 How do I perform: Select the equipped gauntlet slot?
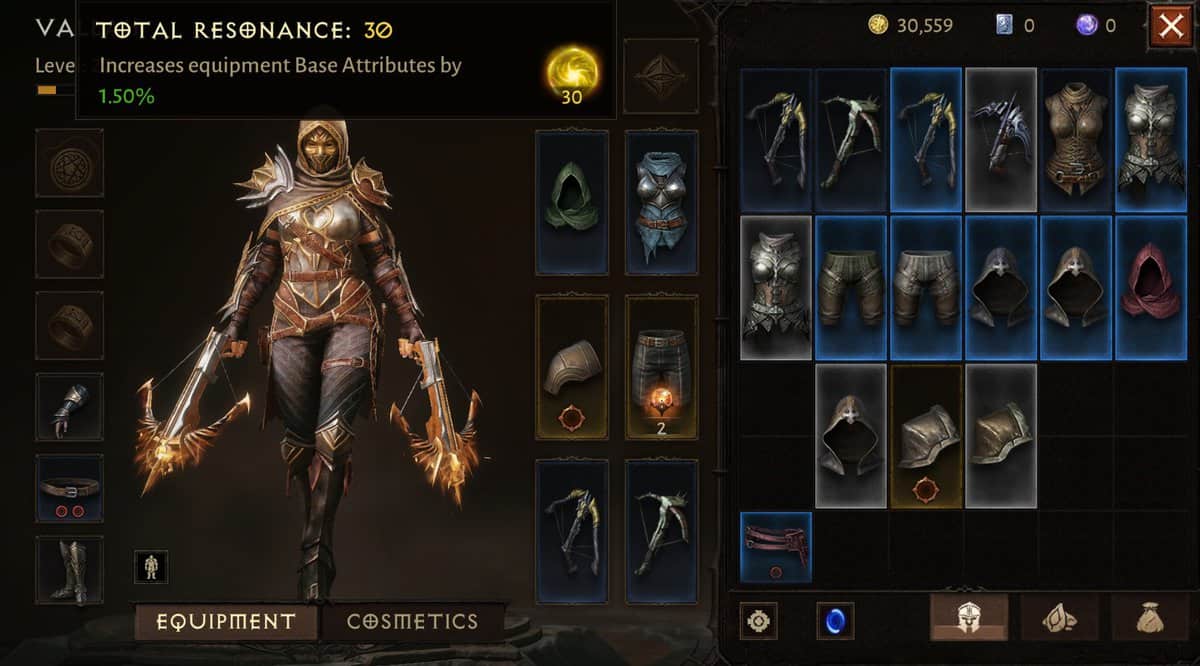tap(69, 407)
